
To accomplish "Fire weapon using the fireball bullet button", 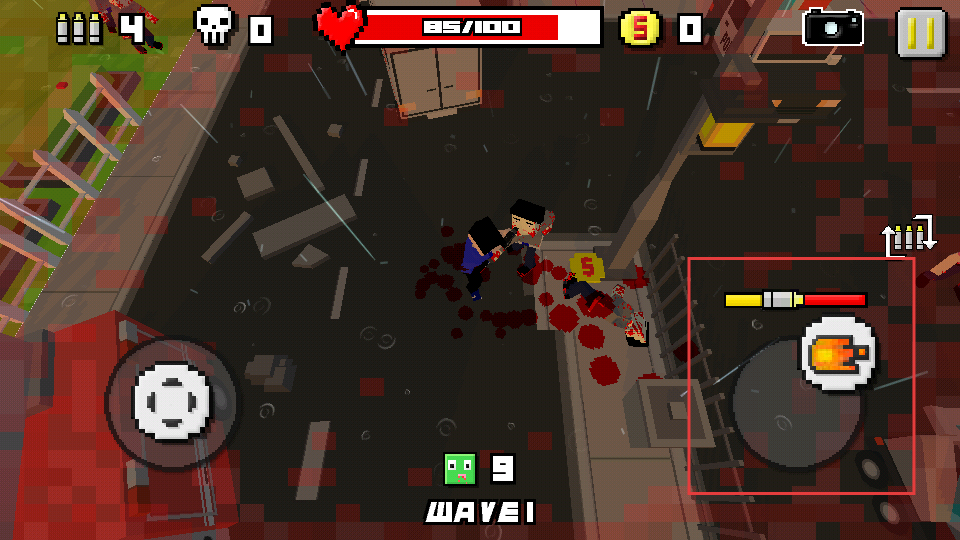I will pos(838,355).
